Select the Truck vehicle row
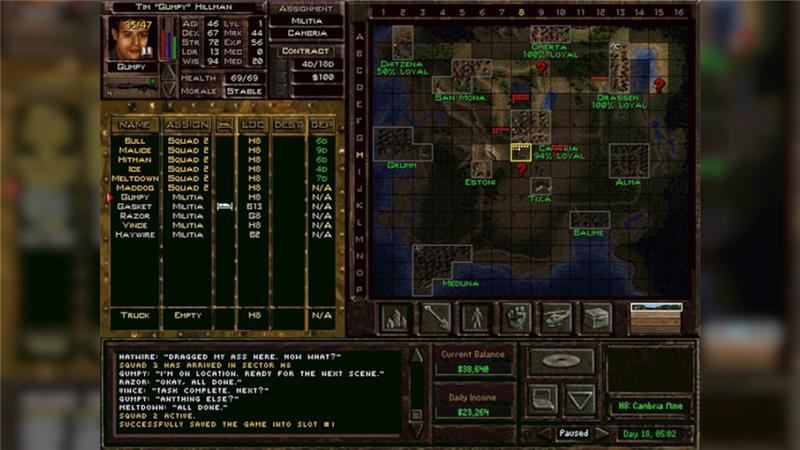 point(135,315)
